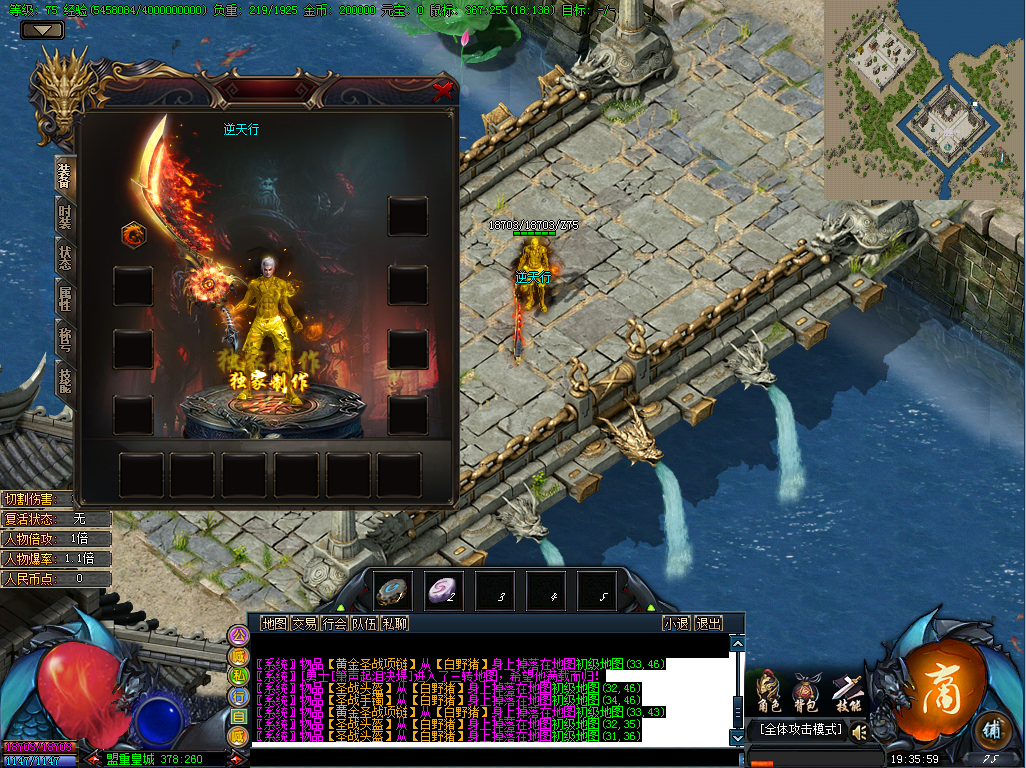Start a 私聊 private chat

pyautogui.click(x=395, y=623)
